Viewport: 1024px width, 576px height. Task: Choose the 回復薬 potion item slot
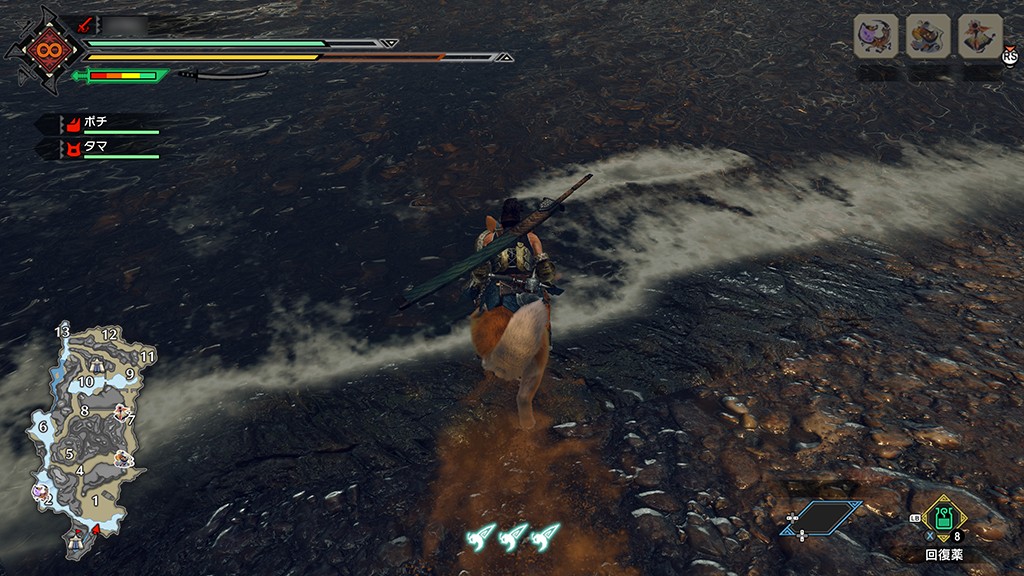(x=942, y=518)
